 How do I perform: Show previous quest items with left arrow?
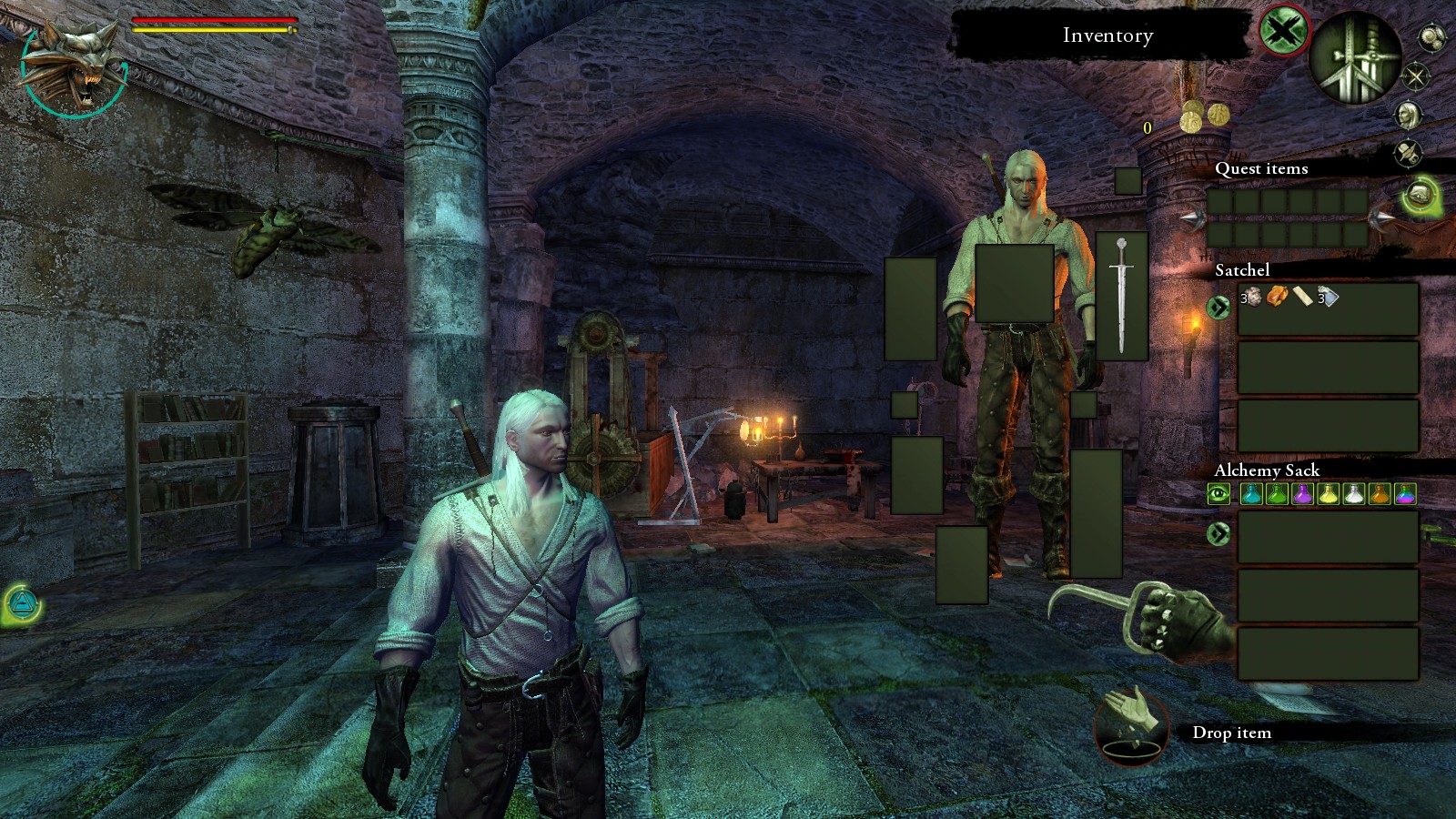point(1193,218)
